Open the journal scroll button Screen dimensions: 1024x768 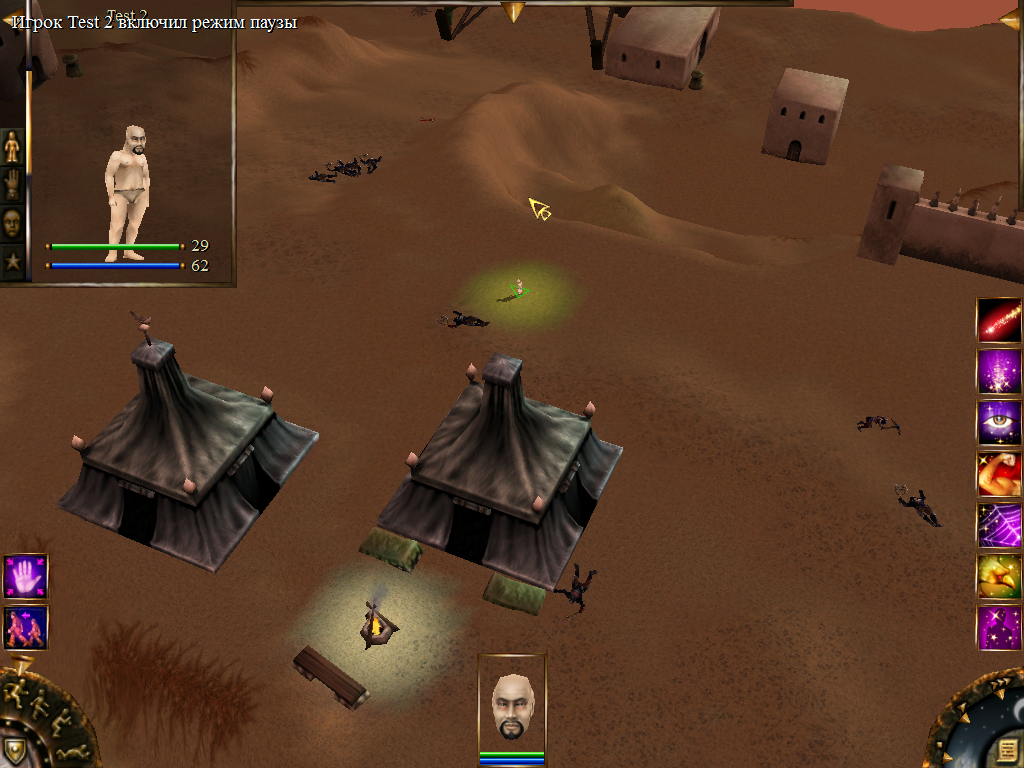coord(1007,750)
